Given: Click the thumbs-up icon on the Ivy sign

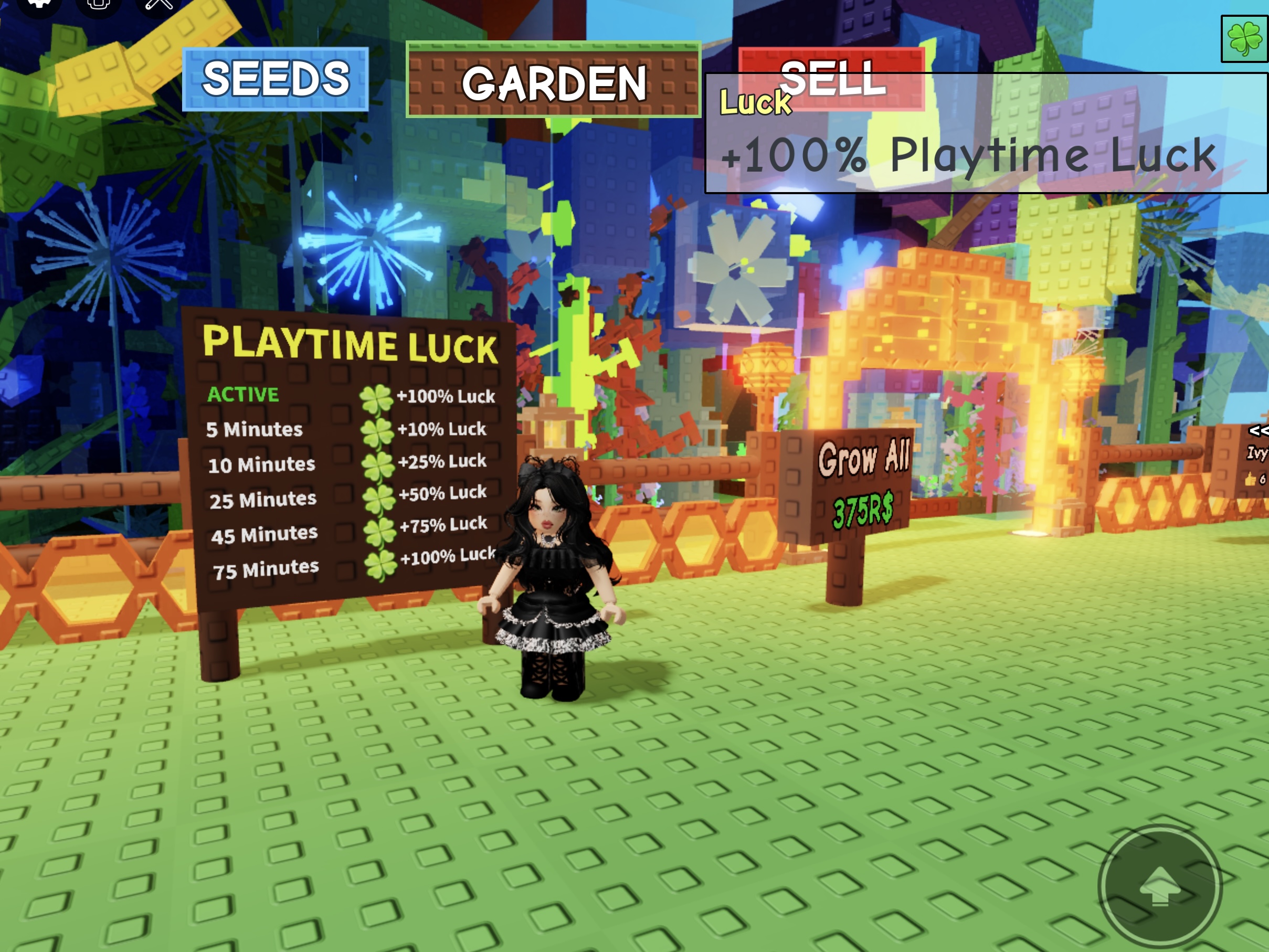Looking at the screenshot, I should click(1250, 479).
